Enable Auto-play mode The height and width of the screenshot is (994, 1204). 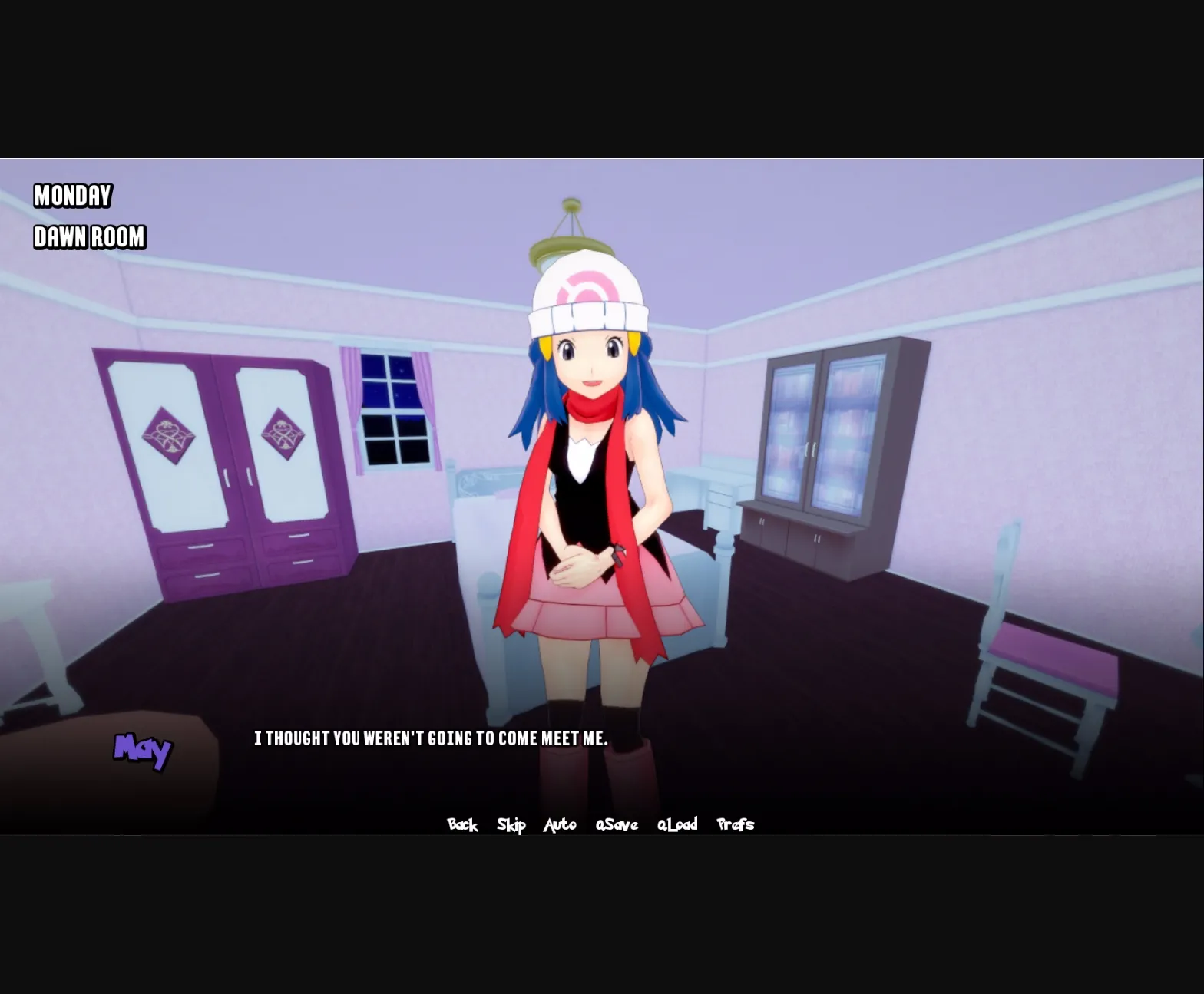click(561, 824)
